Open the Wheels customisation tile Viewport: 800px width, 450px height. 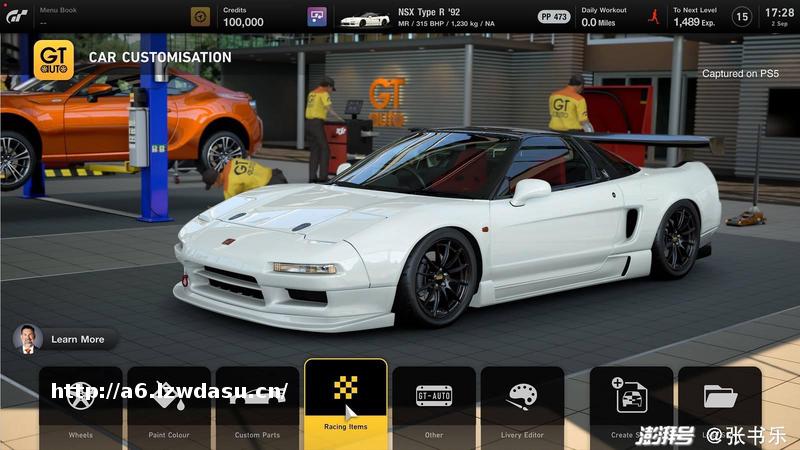click(81, 405)
